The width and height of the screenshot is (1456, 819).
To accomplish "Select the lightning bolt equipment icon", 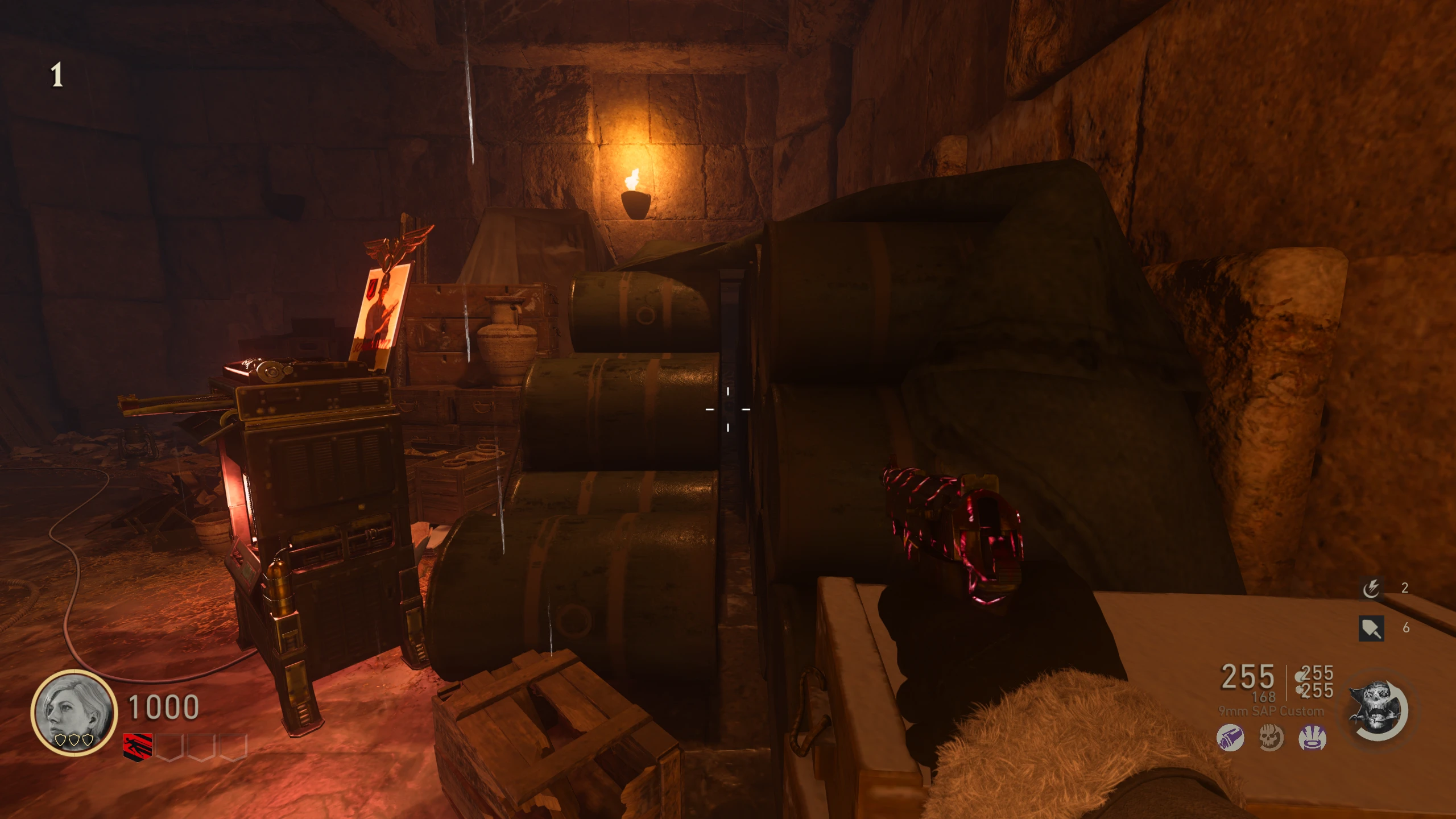I will pyautogui.click(x=1371, y=589).
